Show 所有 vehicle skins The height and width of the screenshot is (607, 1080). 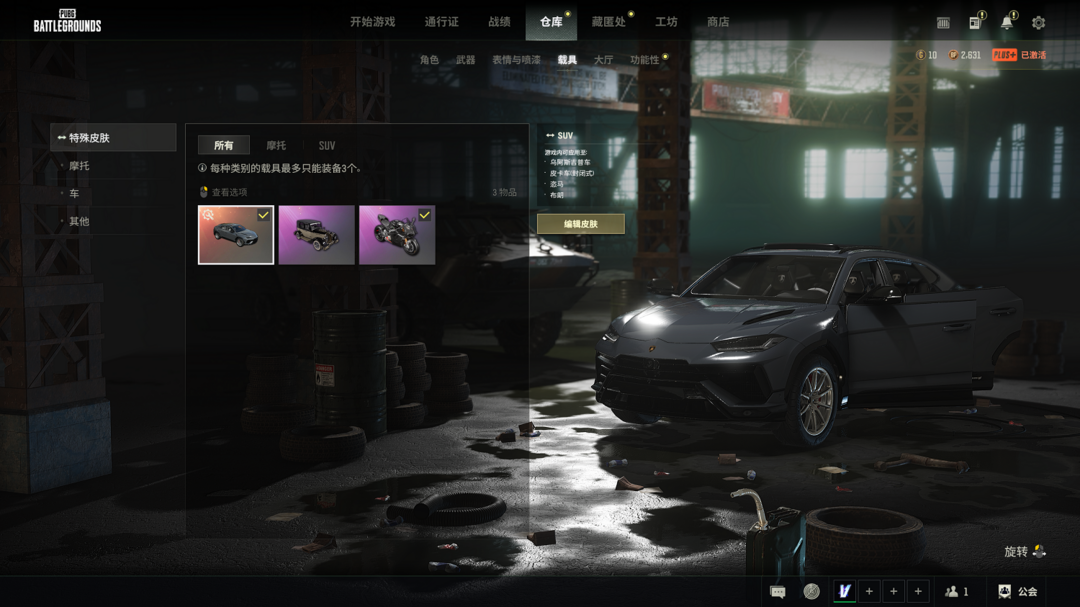click(223, 146)
